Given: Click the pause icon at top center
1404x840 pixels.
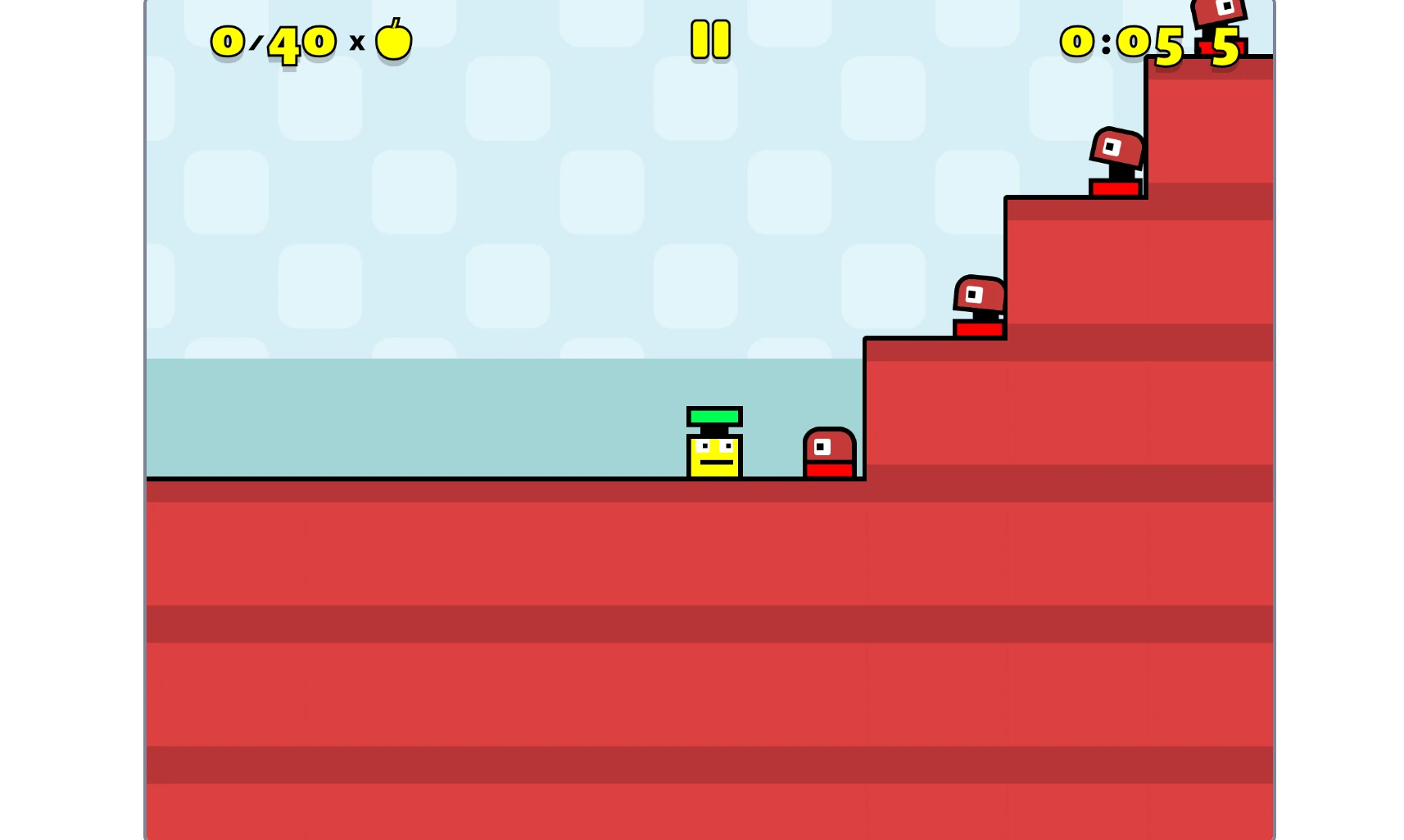Looking at the screenshot, I should [709, 38].
